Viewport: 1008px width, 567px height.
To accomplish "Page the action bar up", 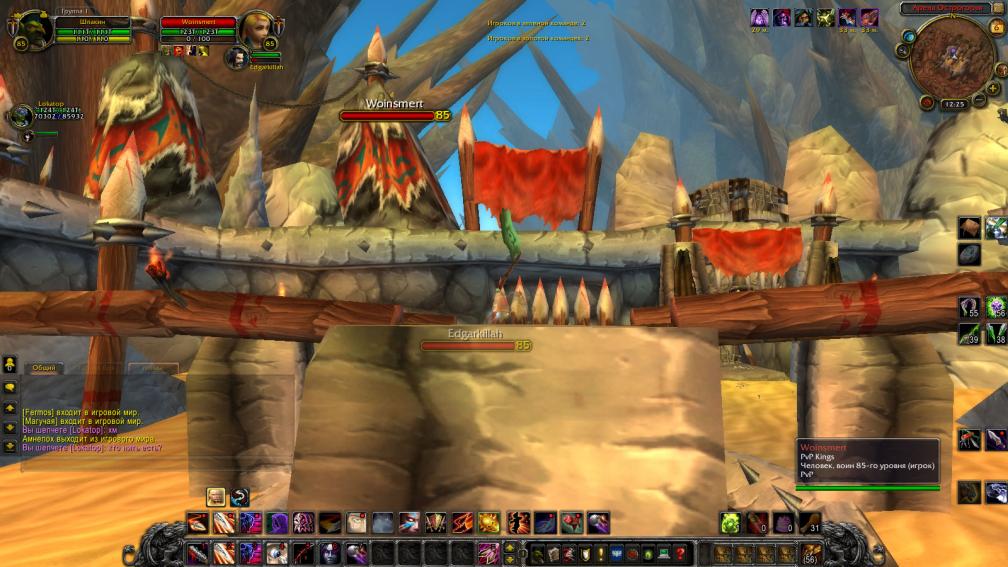I will click(510, 546).
